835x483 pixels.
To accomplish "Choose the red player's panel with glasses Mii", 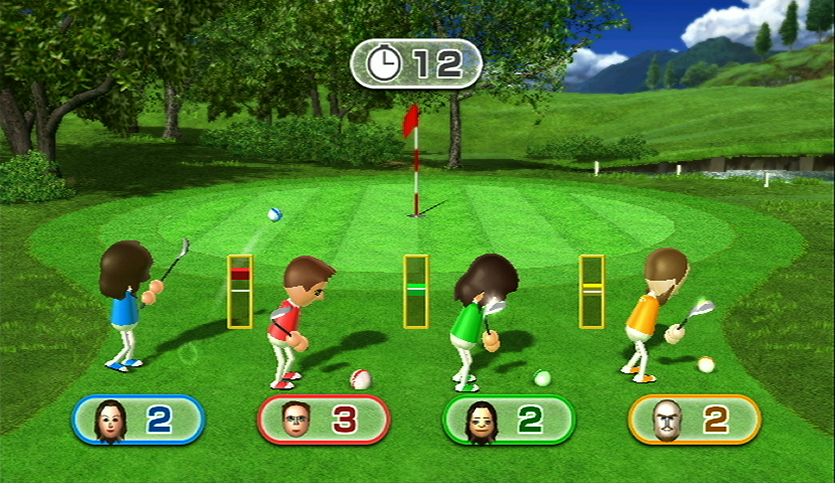I will 323,419.
